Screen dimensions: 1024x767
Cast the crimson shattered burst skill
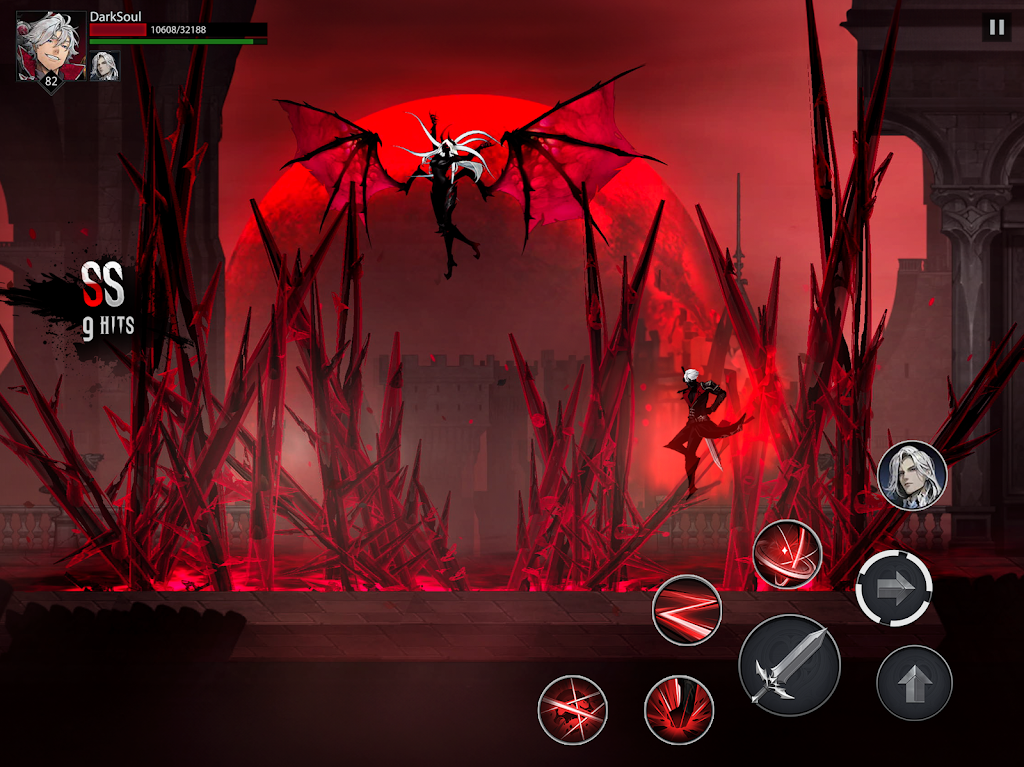572,710
